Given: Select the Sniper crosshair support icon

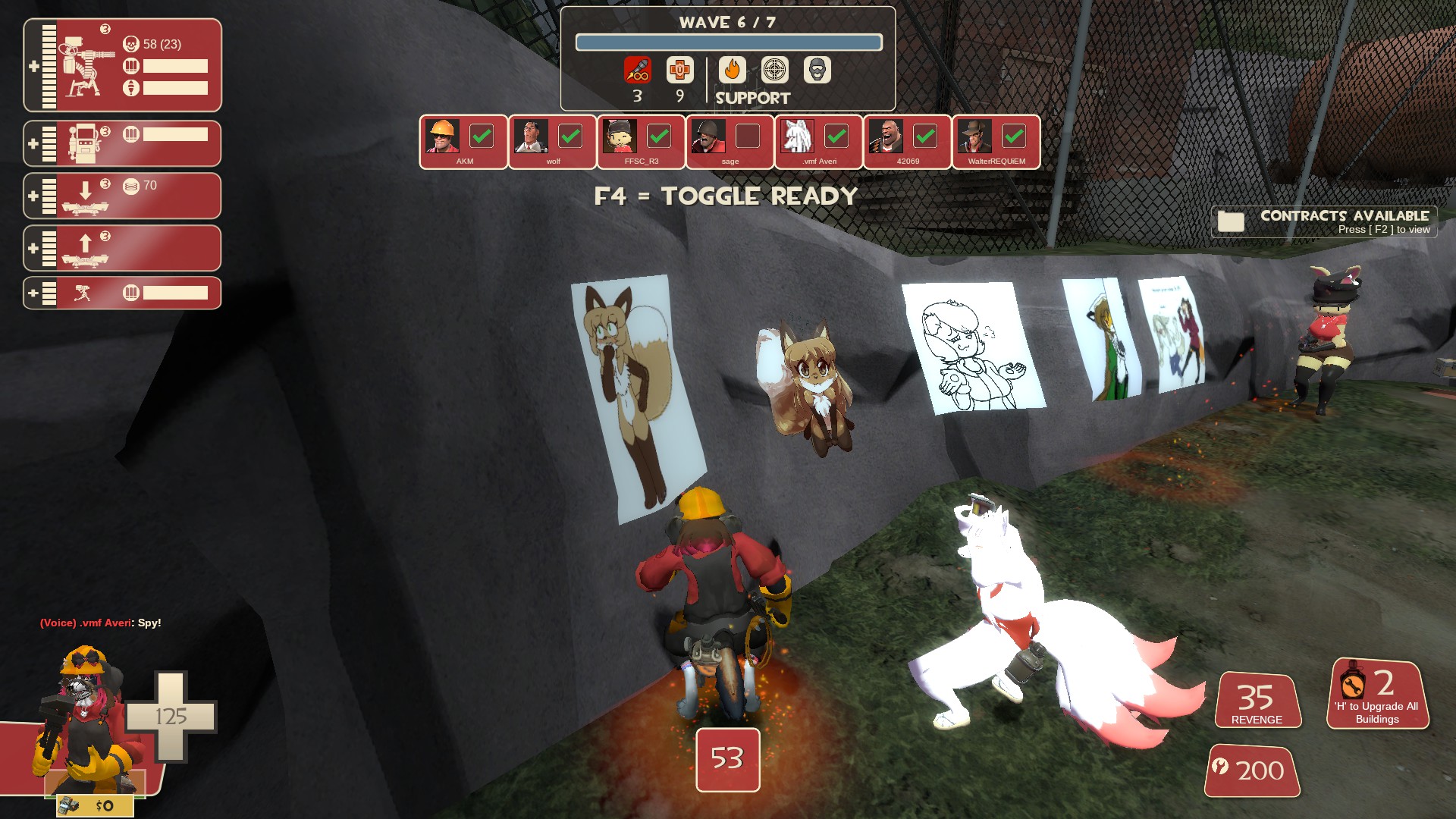Looking at the screenshot, I should click(774, 71).
